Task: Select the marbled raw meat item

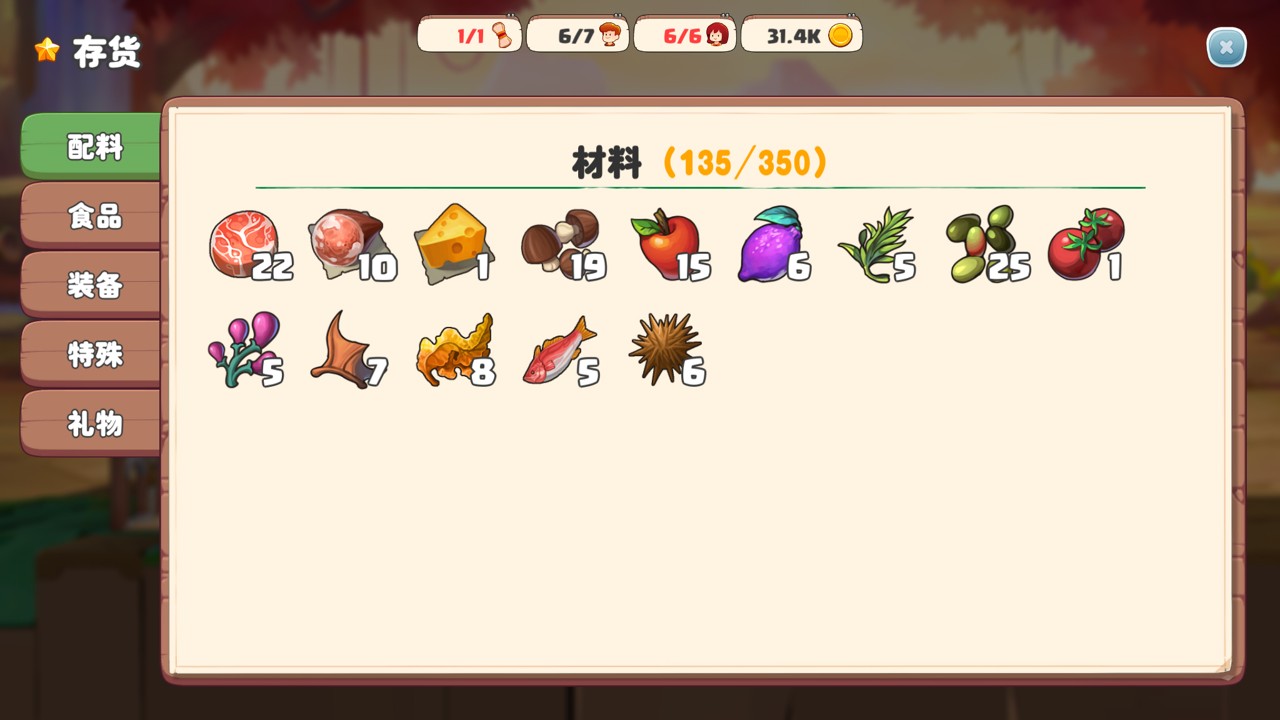Action: (243, 245)
